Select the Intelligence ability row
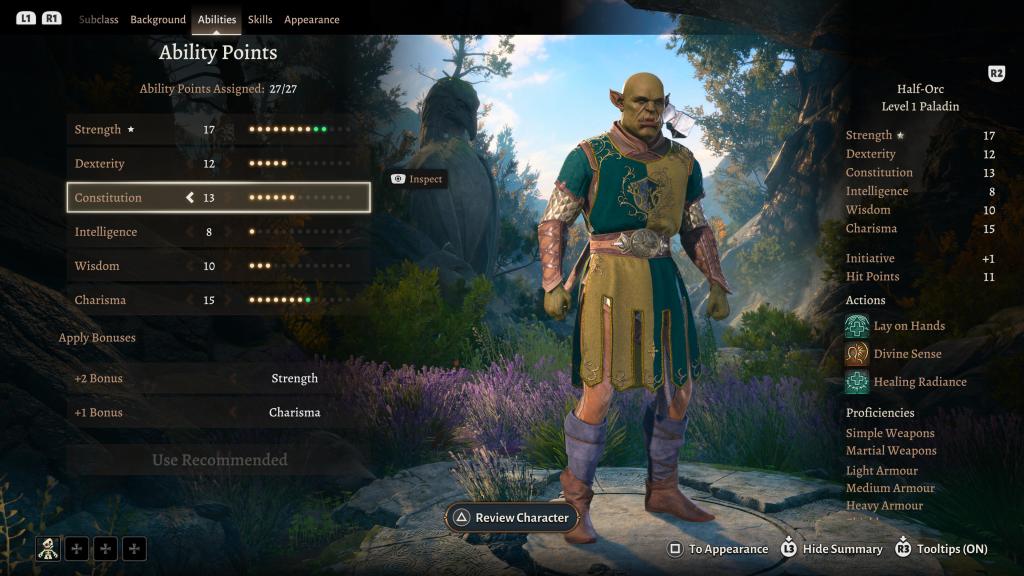The height and width of the screenshot is (576, 1024). (x=218, y=232)
